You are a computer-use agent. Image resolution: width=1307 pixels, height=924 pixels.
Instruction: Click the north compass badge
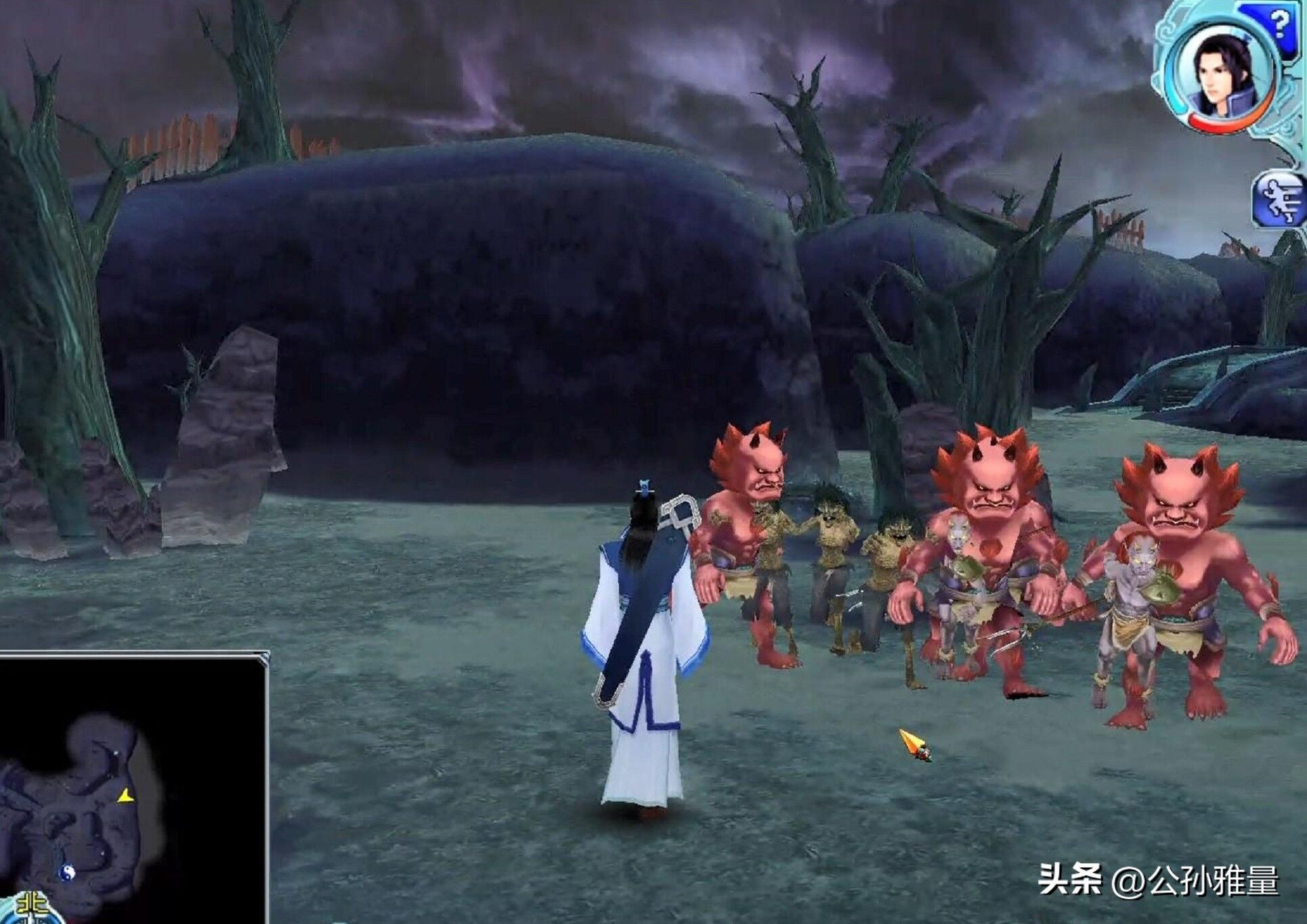(x=31, y=906)
